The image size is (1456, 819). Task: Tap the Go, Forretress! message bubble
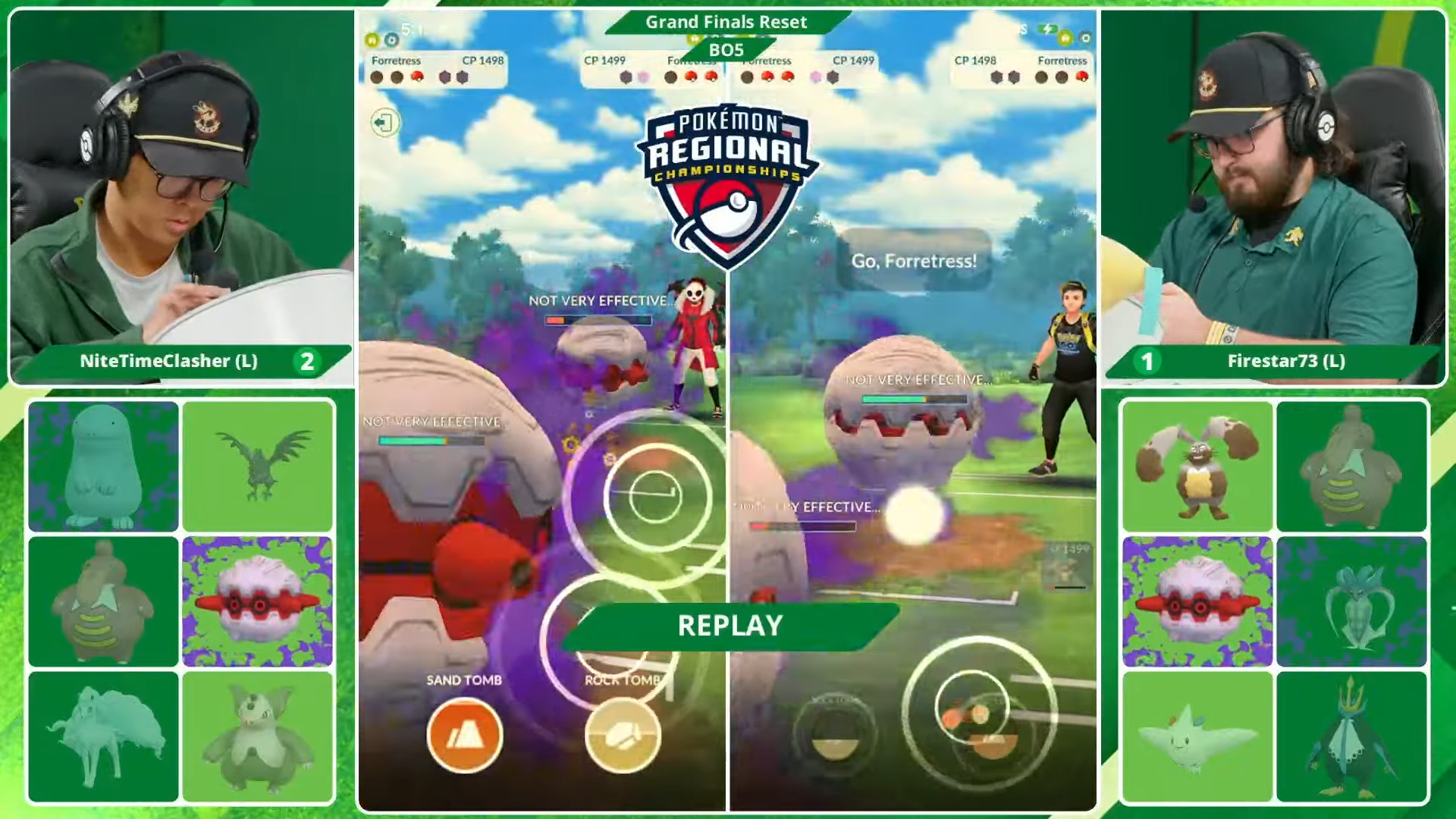coord(914,260)
